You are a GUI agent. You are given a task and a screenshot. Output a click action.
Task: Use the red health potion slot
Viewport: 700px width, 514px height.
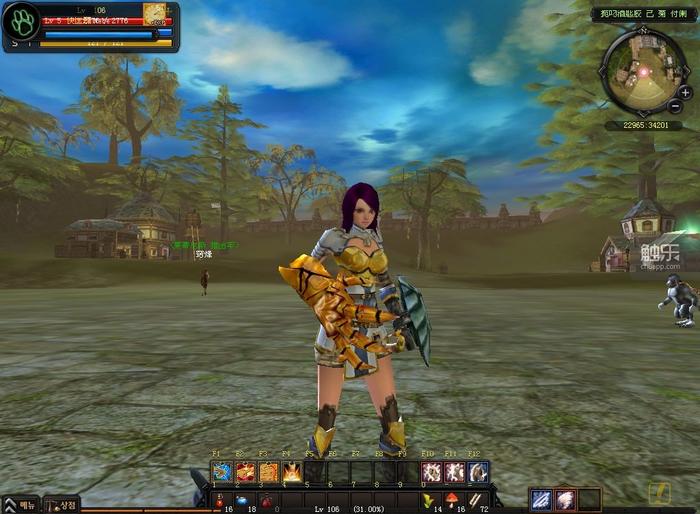click(x=221, y=500)
